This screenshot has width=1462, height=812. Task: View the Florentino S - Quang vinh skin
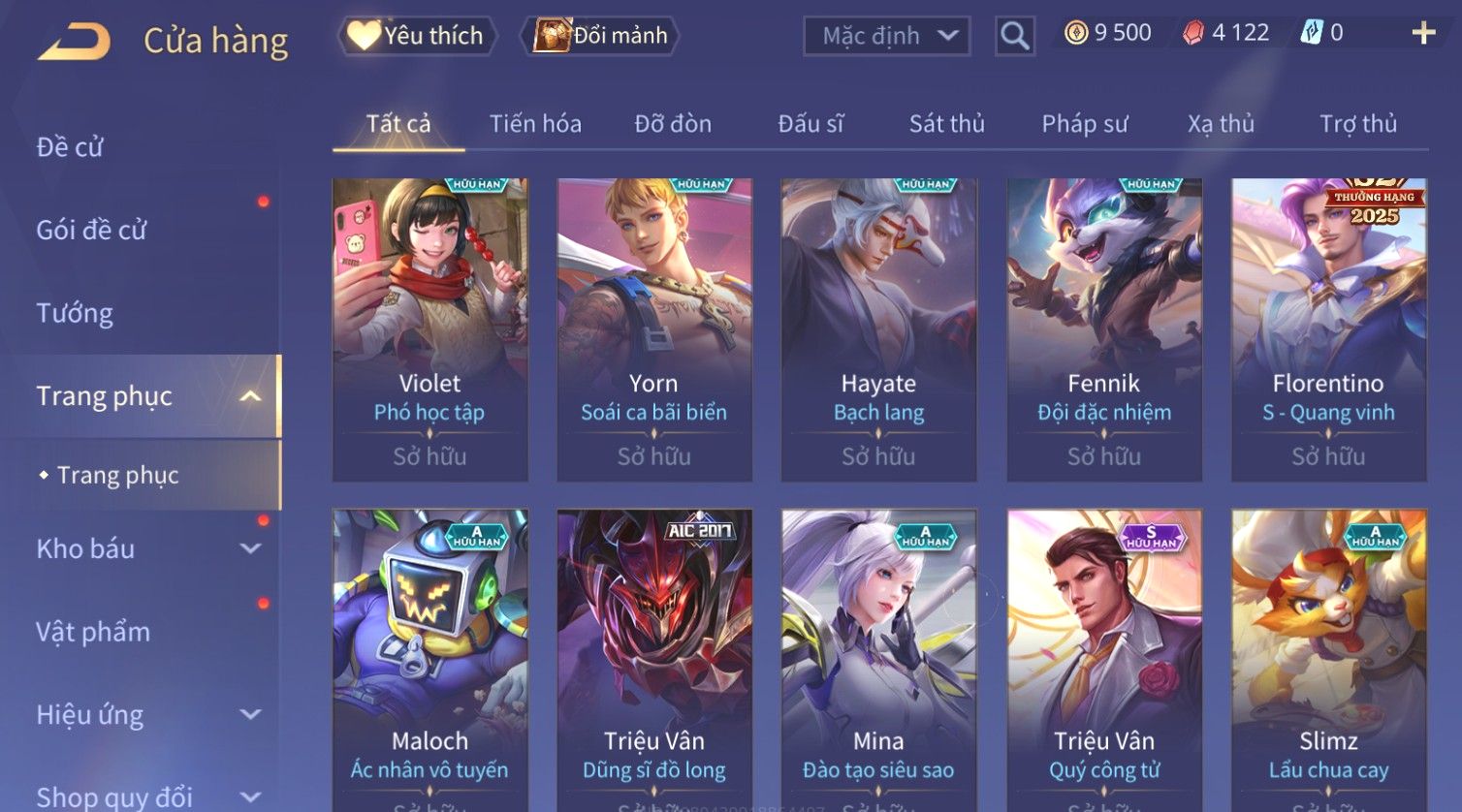click(x=1328, y=329)
